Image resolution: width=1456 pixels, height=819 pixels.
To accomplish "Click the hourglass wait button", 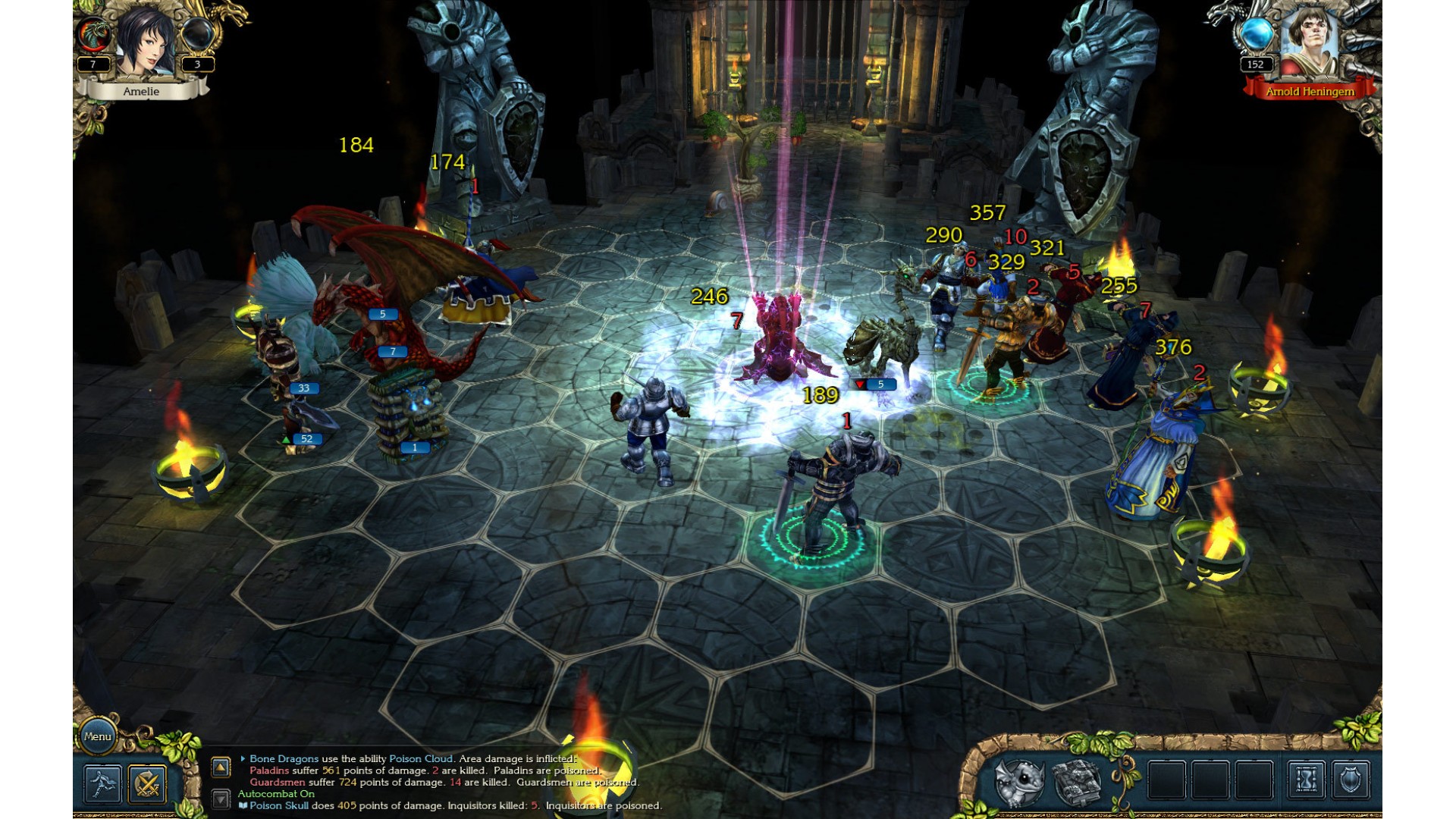I will click(x=1306, y=780).
